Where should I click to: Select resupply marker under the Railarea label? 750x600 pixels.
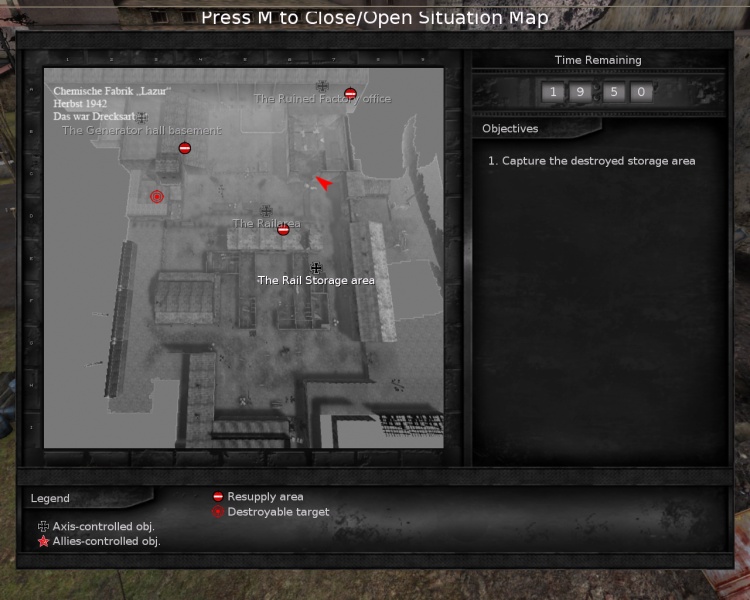point(283,230)
